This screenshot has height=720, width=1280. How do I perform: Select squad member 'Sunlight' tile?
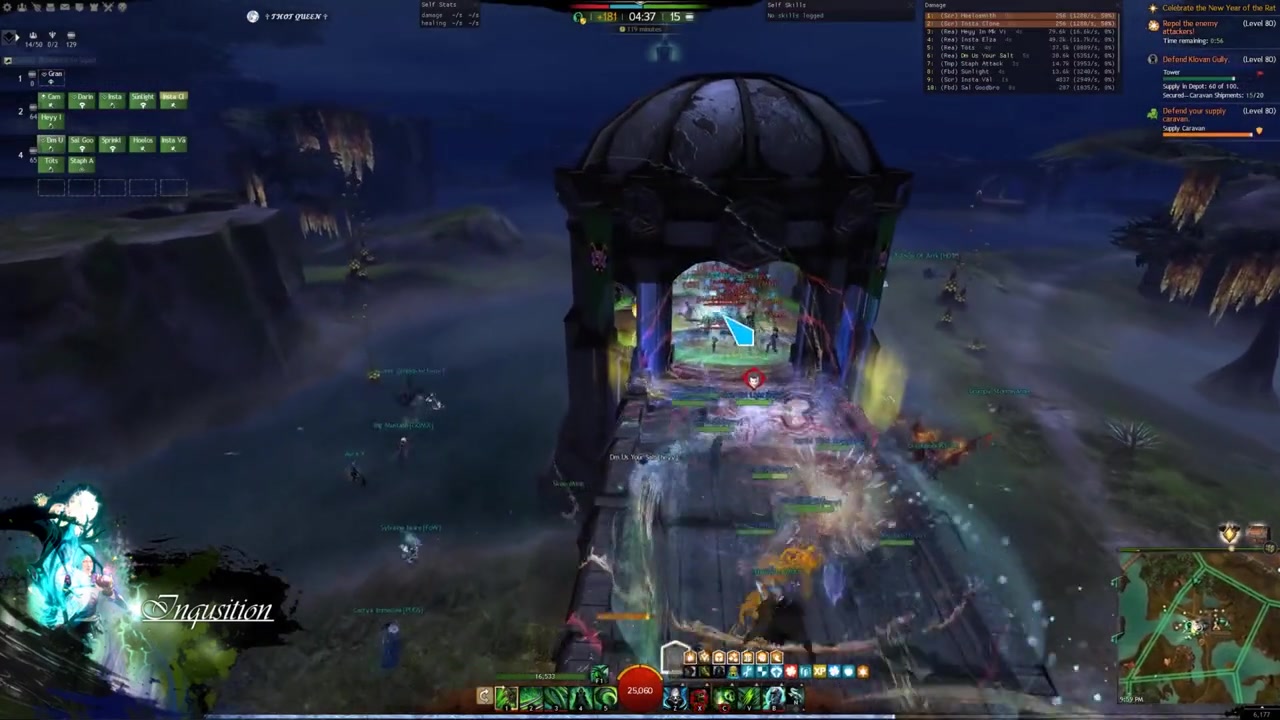pyautogui.click(x=143, y=100)
